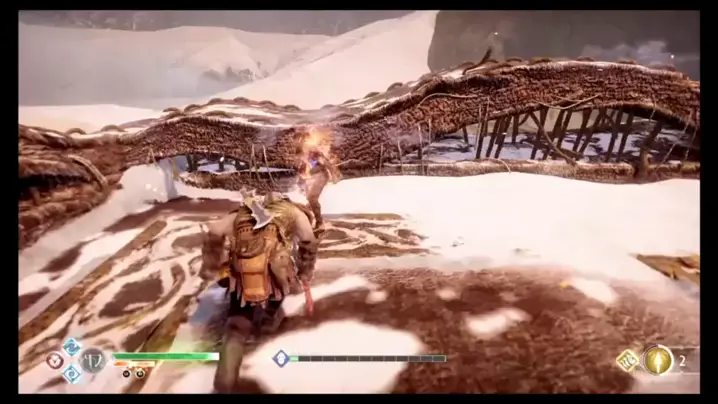Viewport: 718px width, 404px height.
Task: Click the grey circular rune weapon icon
Action: [x=93, y=360]
